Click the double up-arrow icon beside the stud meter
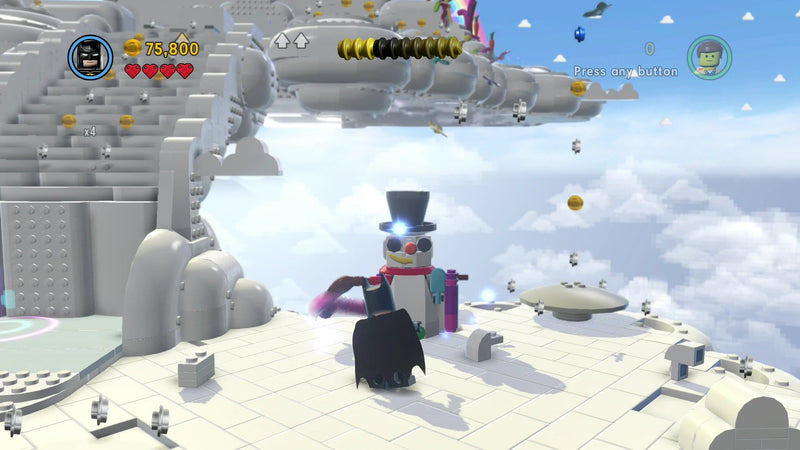 coord(290,41)
